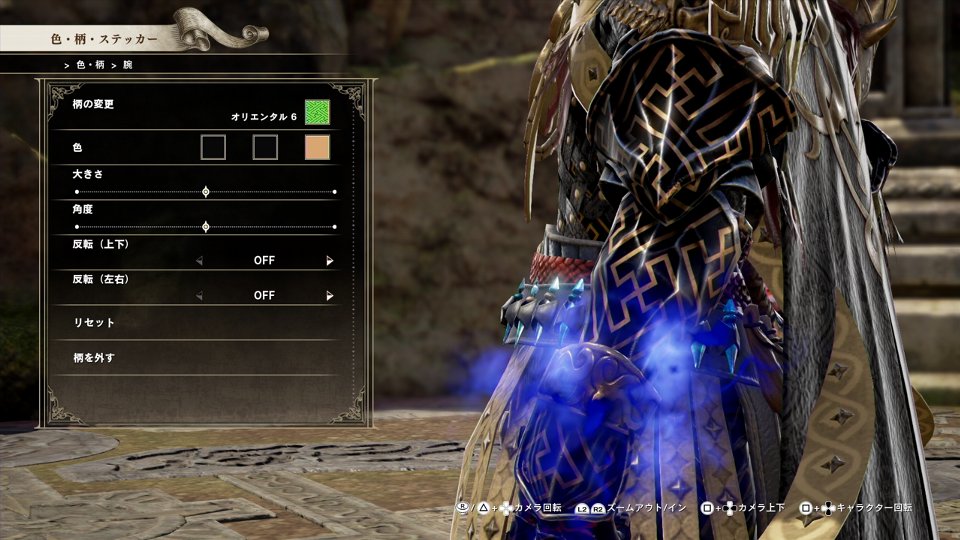Click left arrow for 反転（上下）

point(198,261)
